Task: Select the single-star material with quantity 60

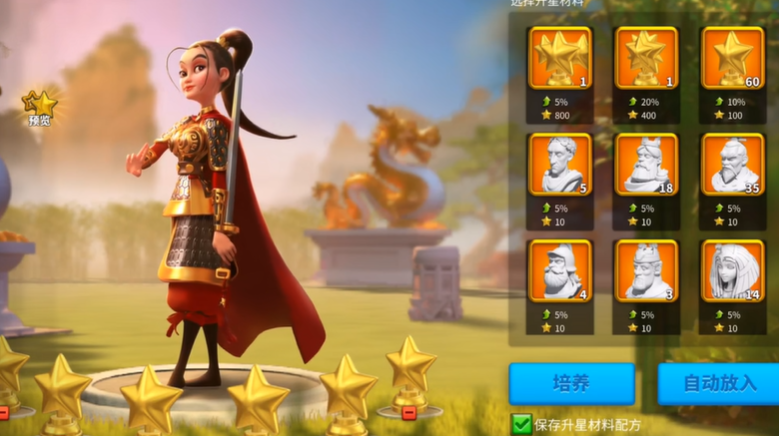Action: tap(732, 58)
